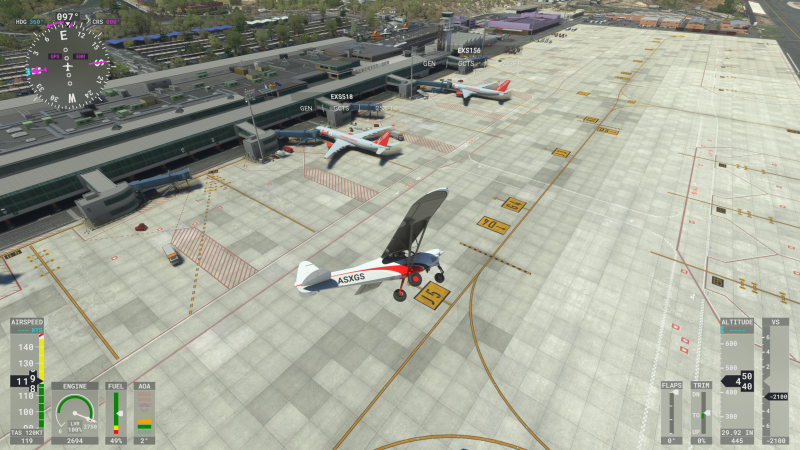Click the HSI compass rose
The width and height of the screenshot is (800, 450).
[x=67, y=64]
